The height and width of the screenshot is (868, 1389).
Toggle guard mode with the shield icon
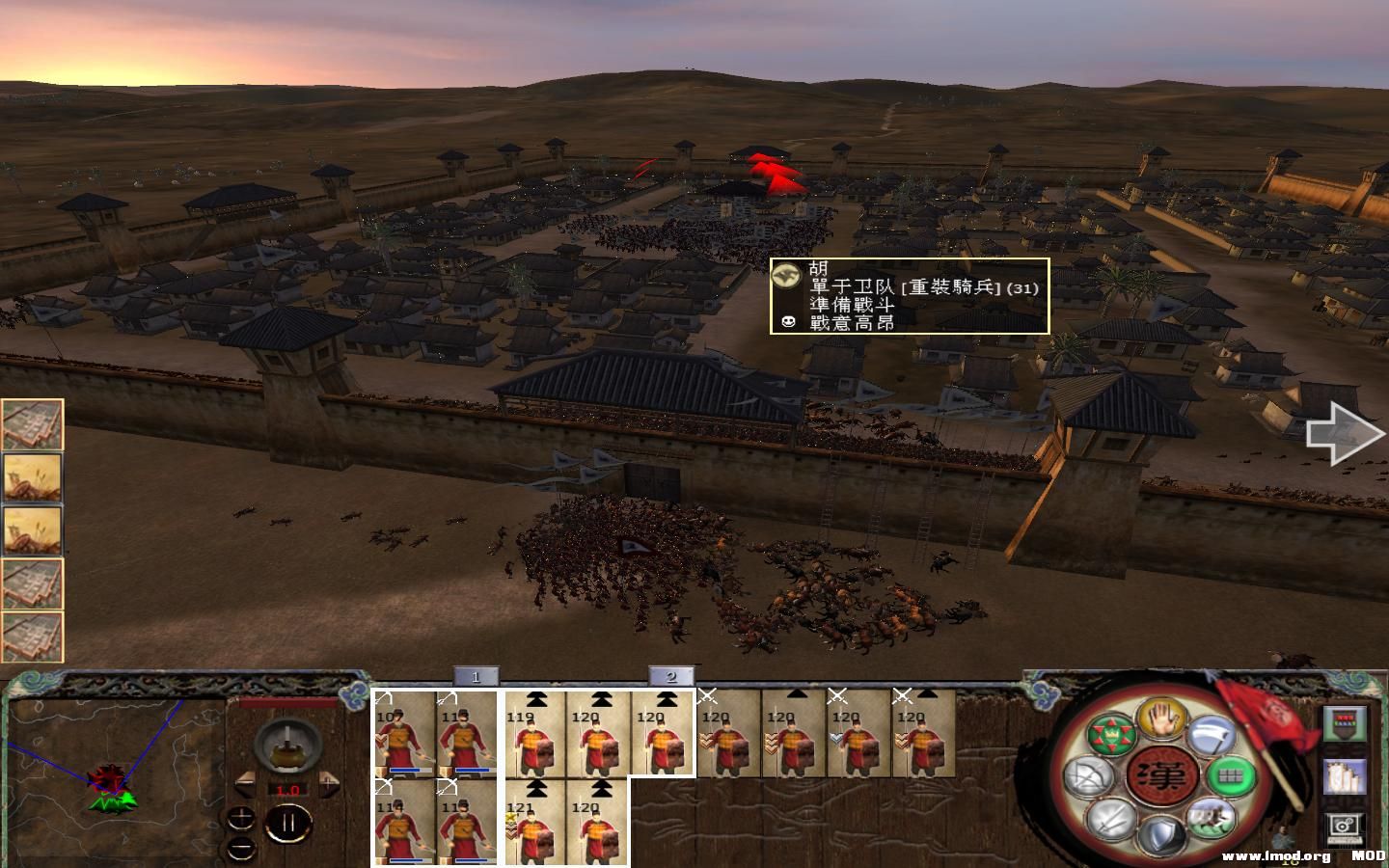coord(1160,833)
